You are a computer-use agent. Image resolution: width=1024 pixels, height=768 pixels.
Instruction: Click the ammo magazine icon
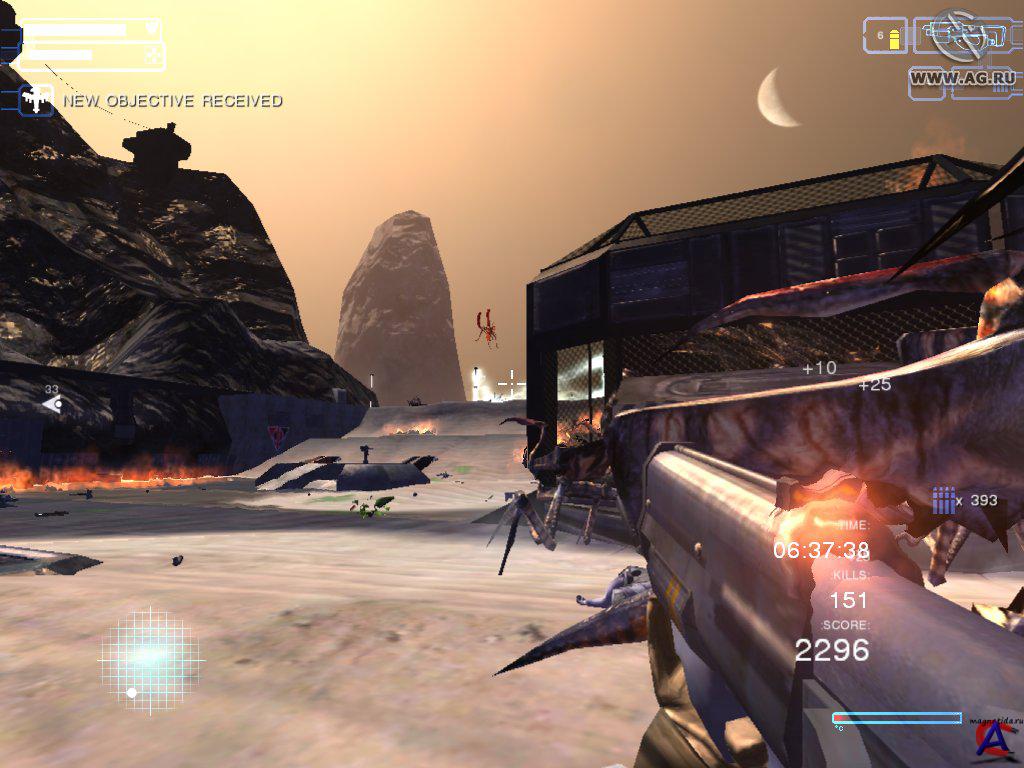coord(943,500)
